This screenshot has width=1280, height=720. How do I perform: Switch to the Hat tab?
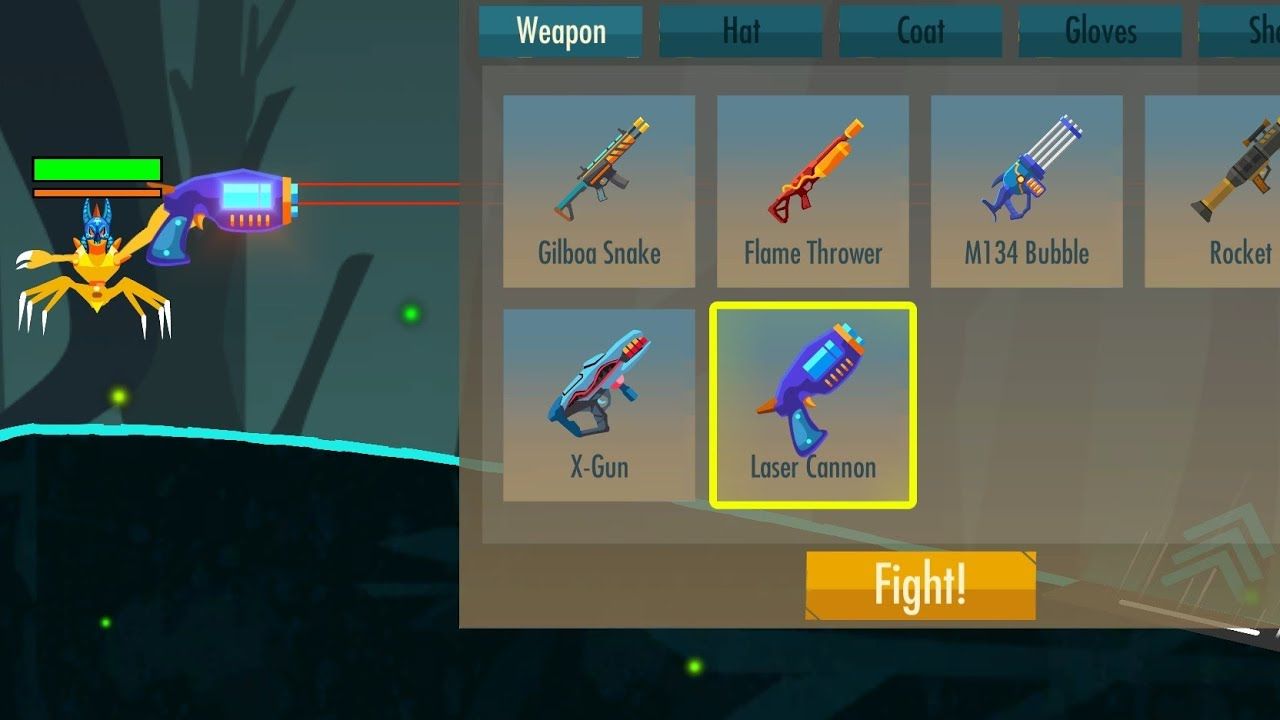740,31
